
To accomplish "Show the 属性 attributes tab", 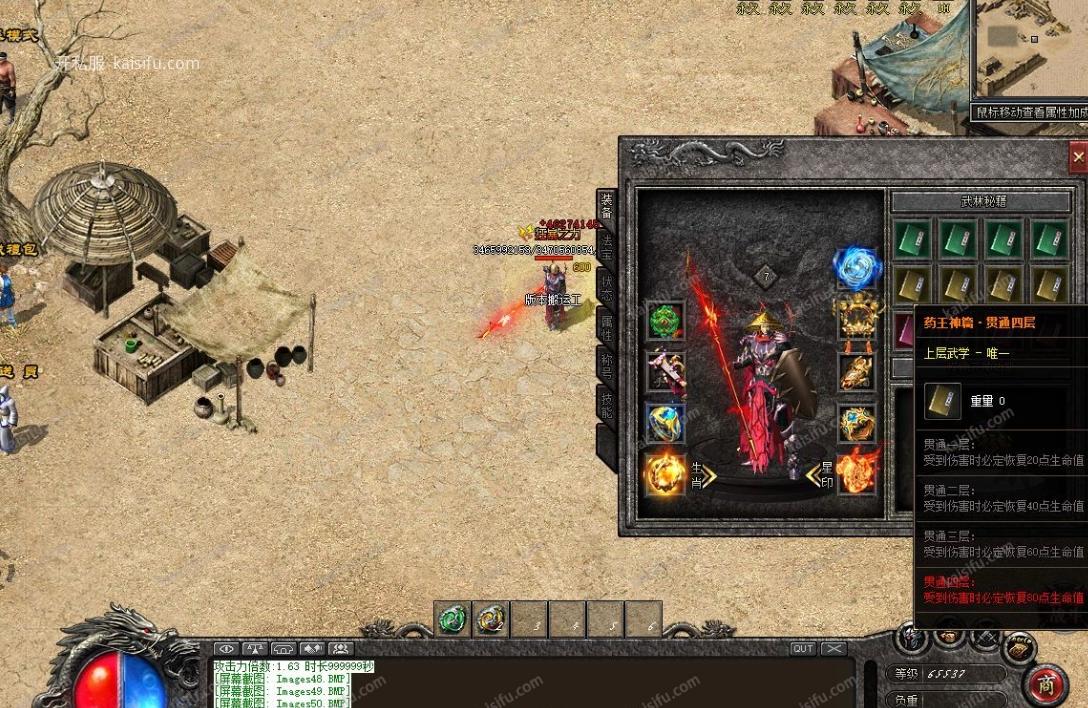I will [x=607, y=326].
